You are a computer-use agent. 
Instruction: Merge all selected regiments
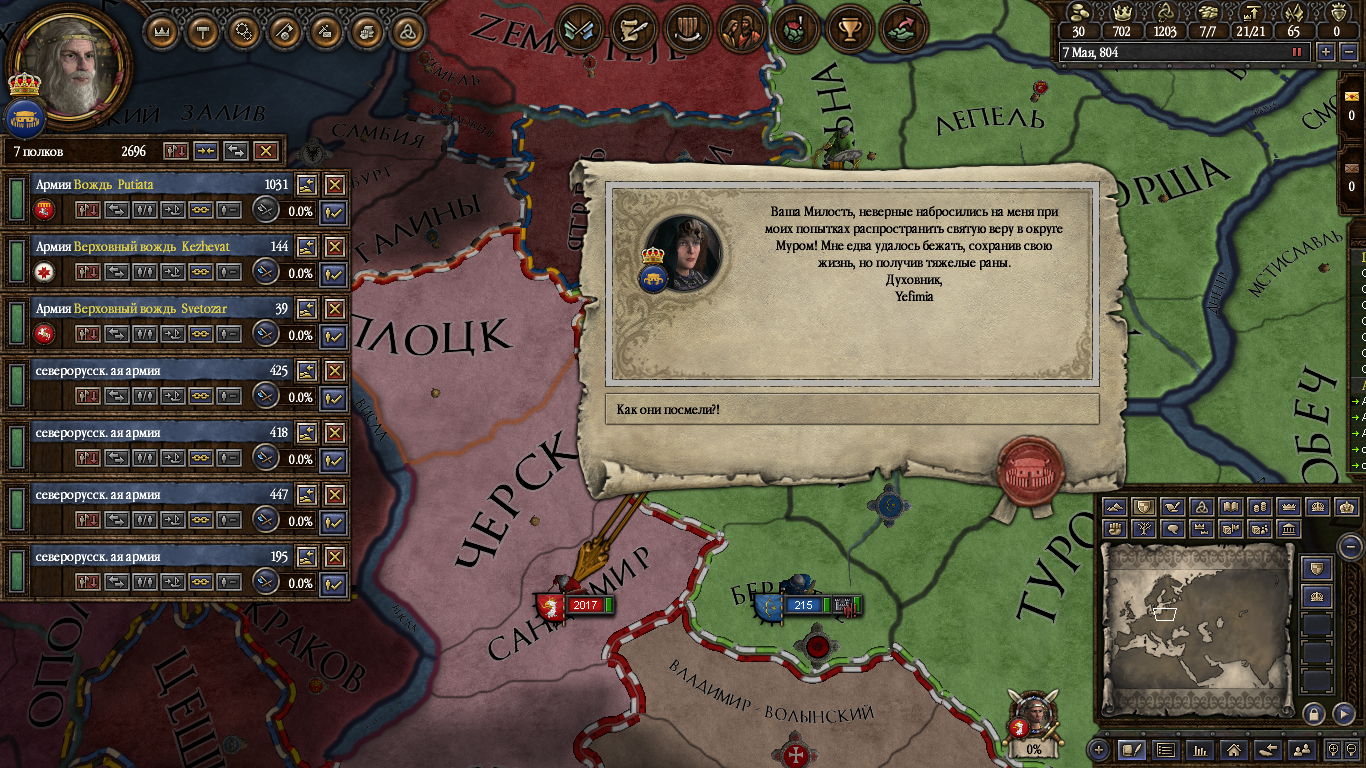204,151
